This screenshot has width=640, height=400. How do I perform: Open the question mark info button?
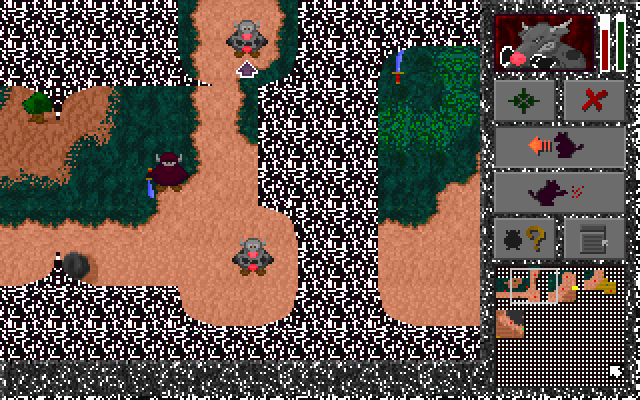pos(525,239)
